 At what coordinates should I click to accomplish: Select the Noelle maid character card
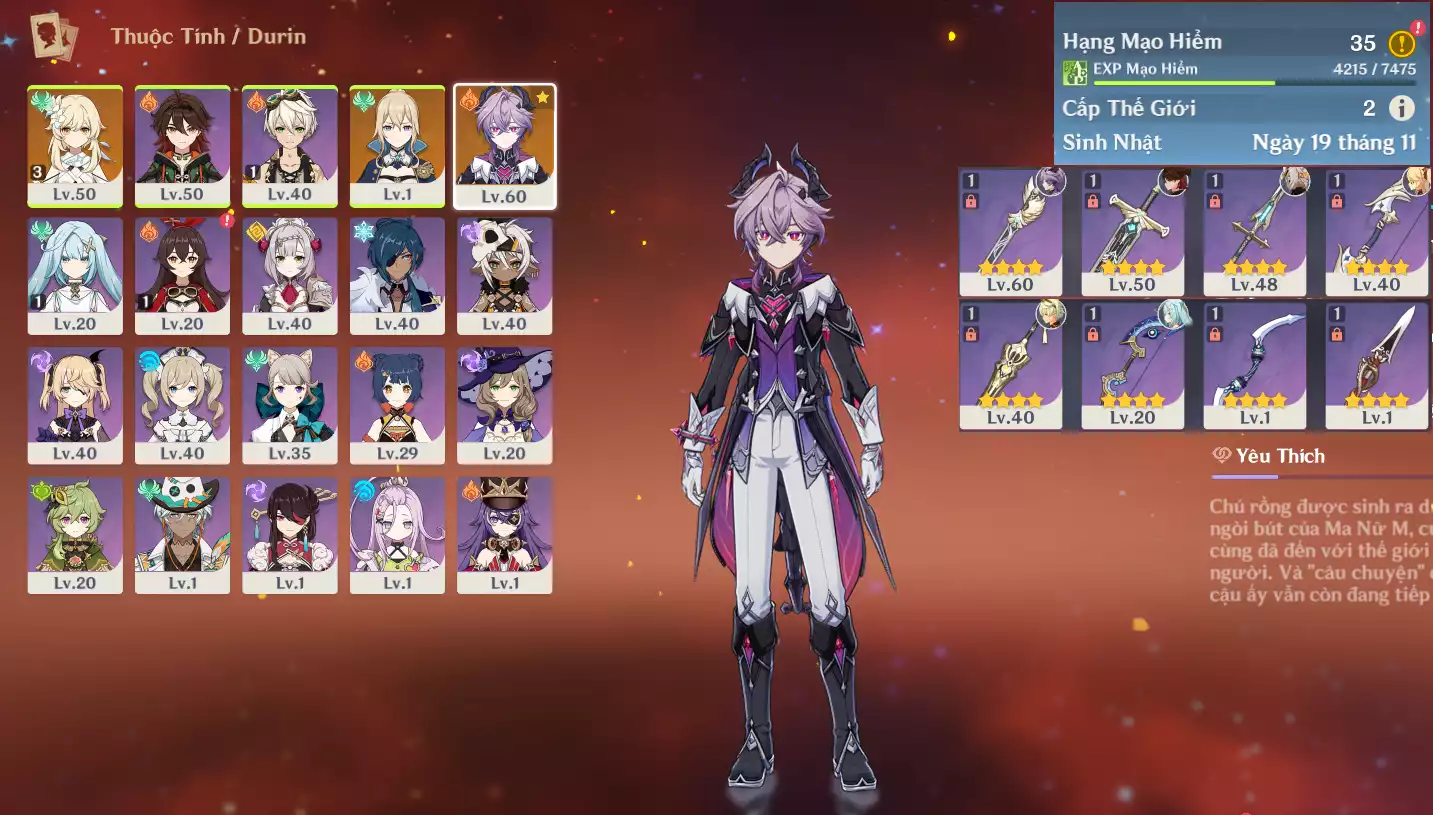(290, 275)
